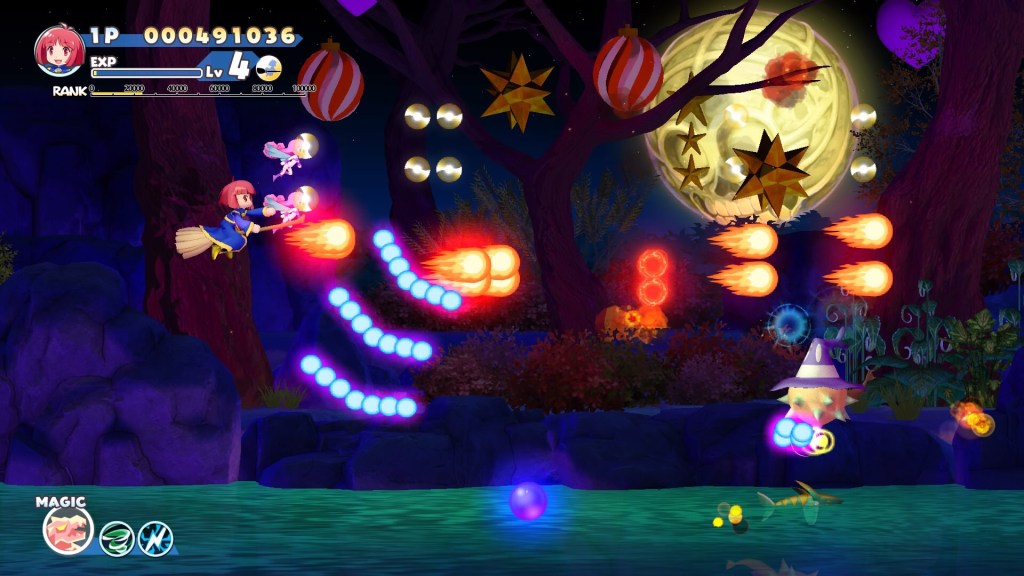Choose the blue lightning magic icon
This screenshot has width=1024, height=576.
pyautogui.click(x=155, y=539)
